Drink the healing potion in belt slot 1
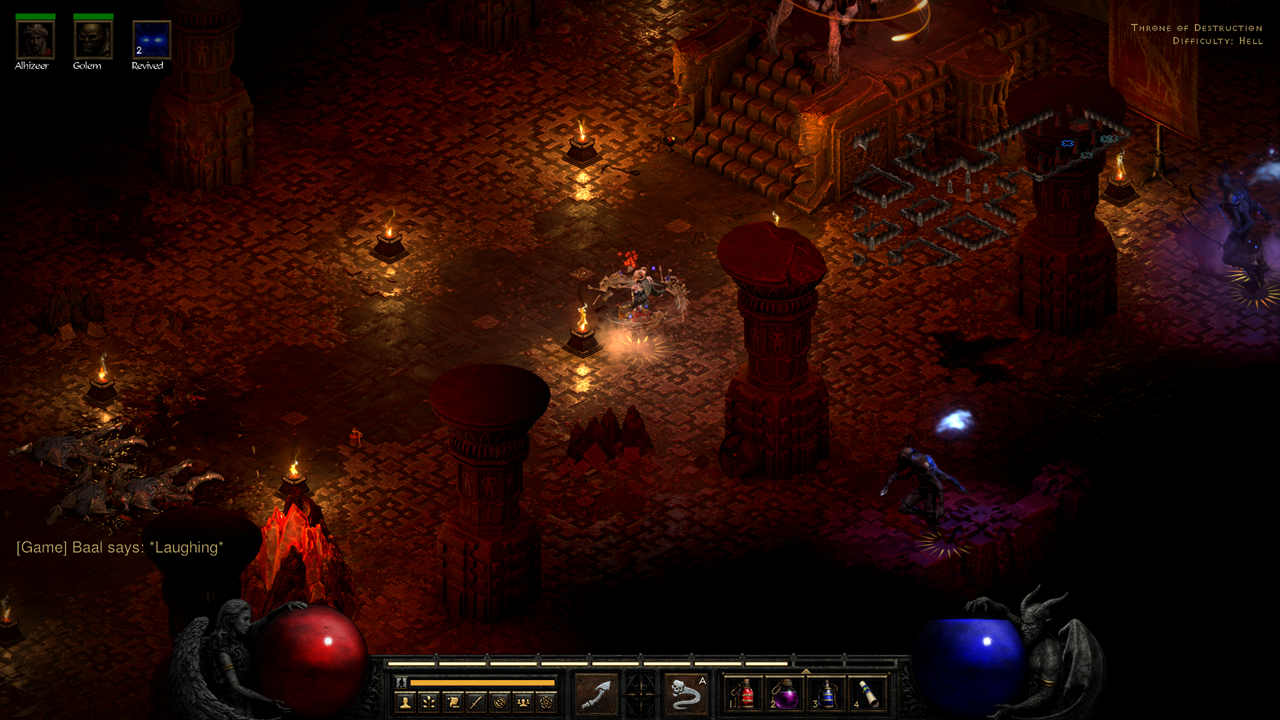This screenshot has height=720, width=1280. [747, 694]
